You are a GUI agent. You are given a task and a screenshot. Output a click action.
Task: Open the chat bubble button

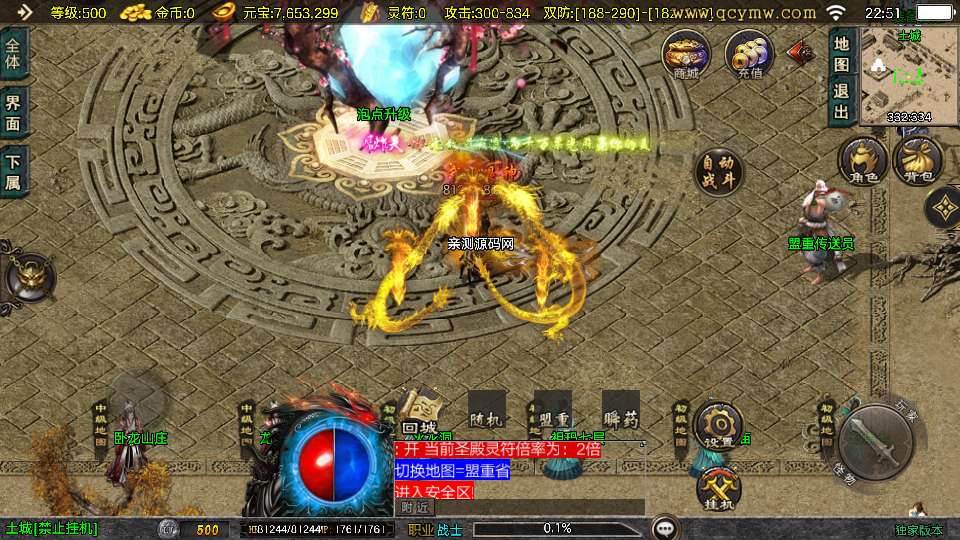[x=664, y=528]
